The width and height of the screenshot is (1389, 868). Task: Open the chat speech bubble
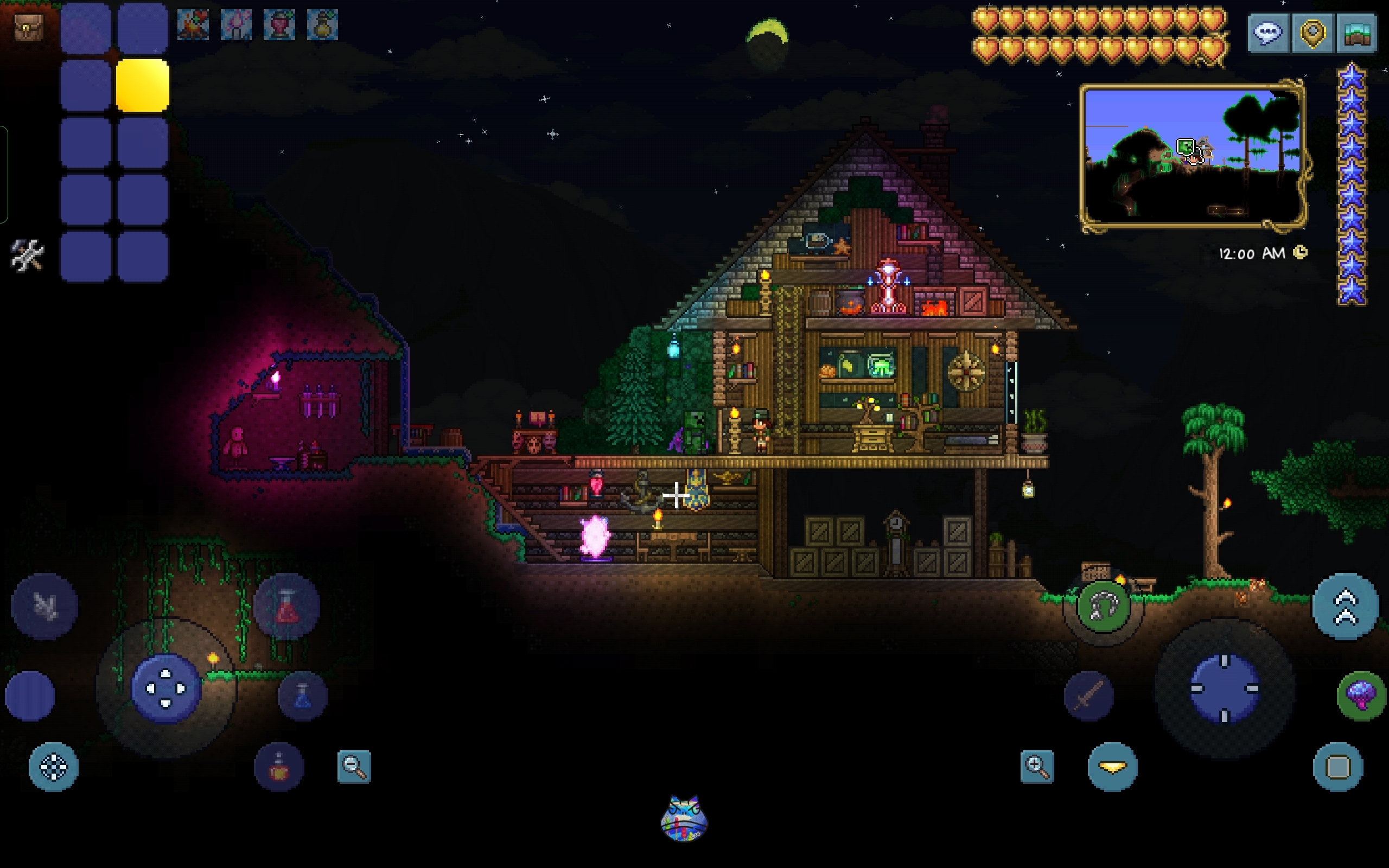[1267, 33]
